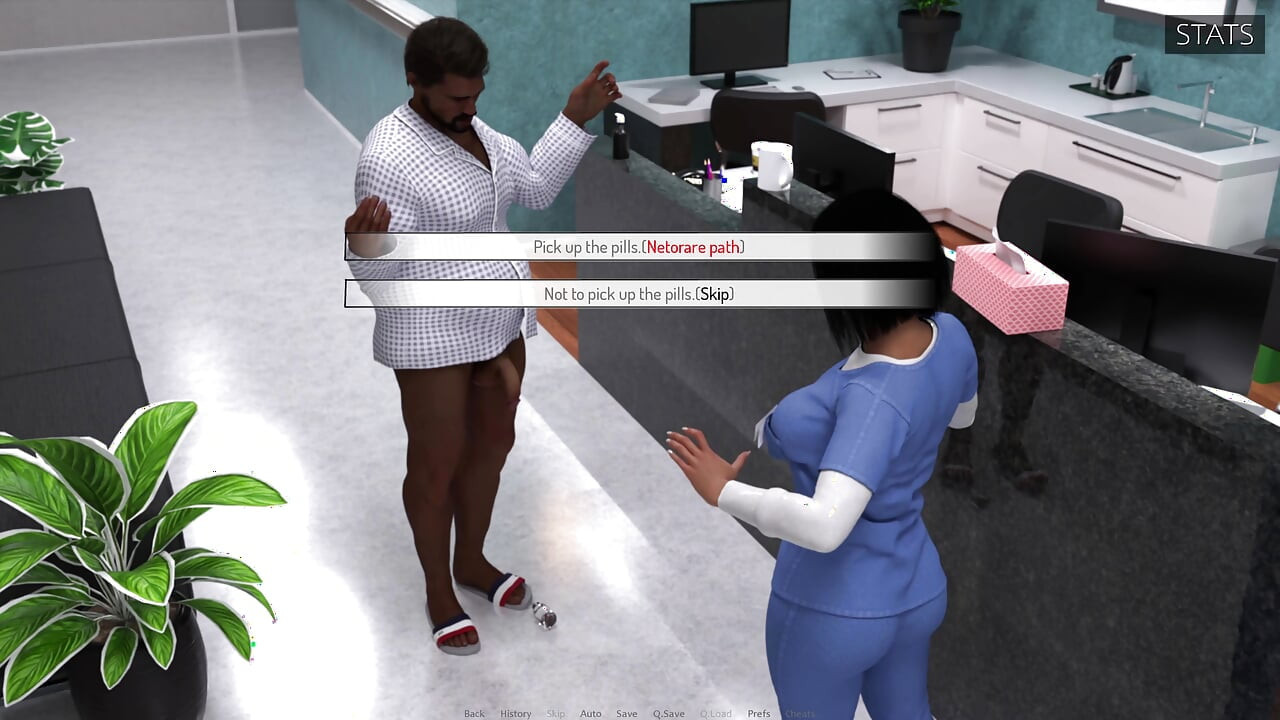Screen dimensions: 1280x720
Task: Open the dialogue History log
Action: pyautogui.click(x=516, y=713)
